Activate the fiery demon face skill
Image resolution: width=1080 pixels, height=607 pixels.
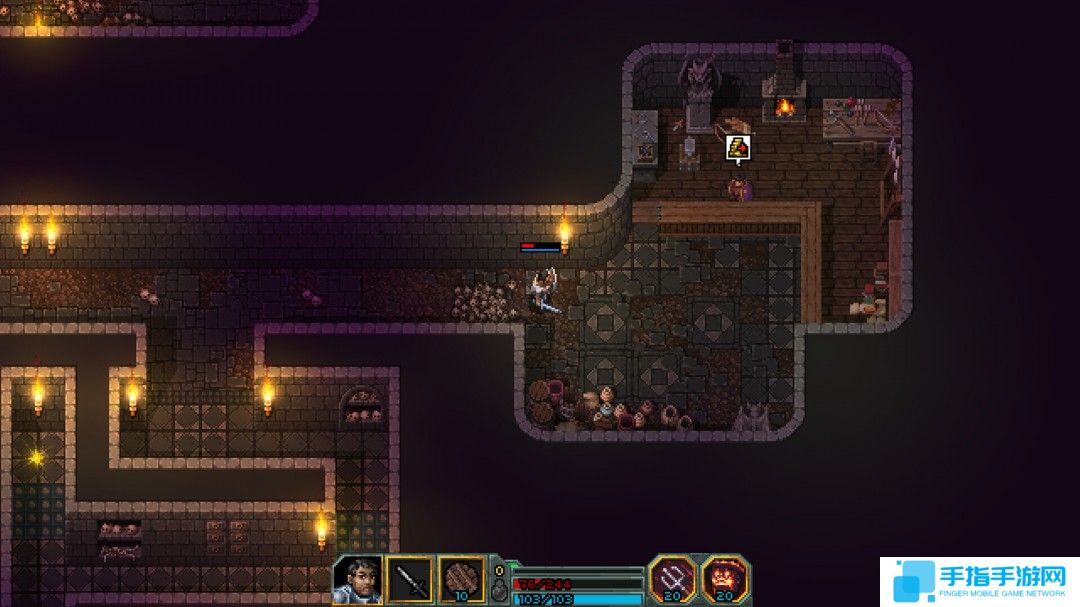(x=725, y=579)
